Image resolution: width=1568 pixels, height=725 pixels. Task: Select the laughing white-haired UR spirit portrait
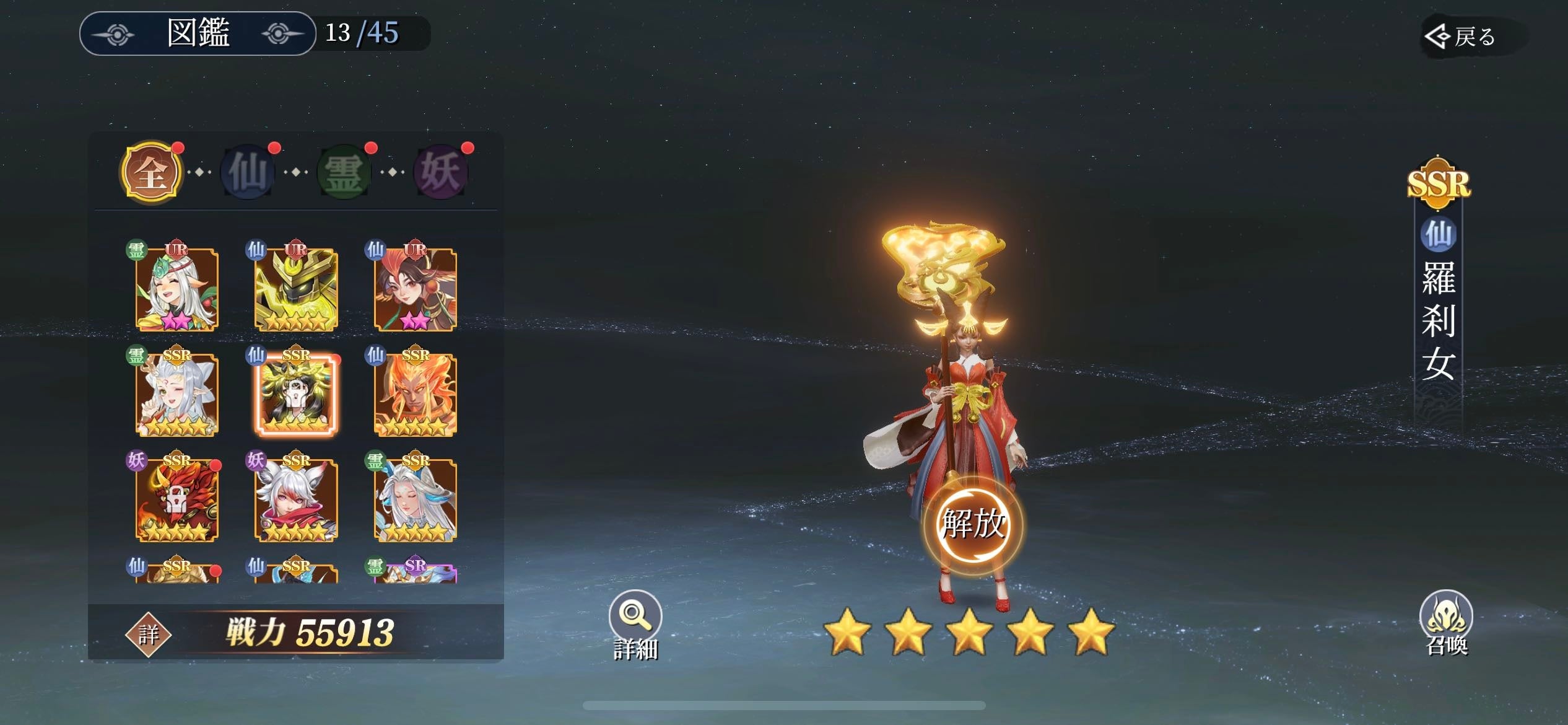177,289
